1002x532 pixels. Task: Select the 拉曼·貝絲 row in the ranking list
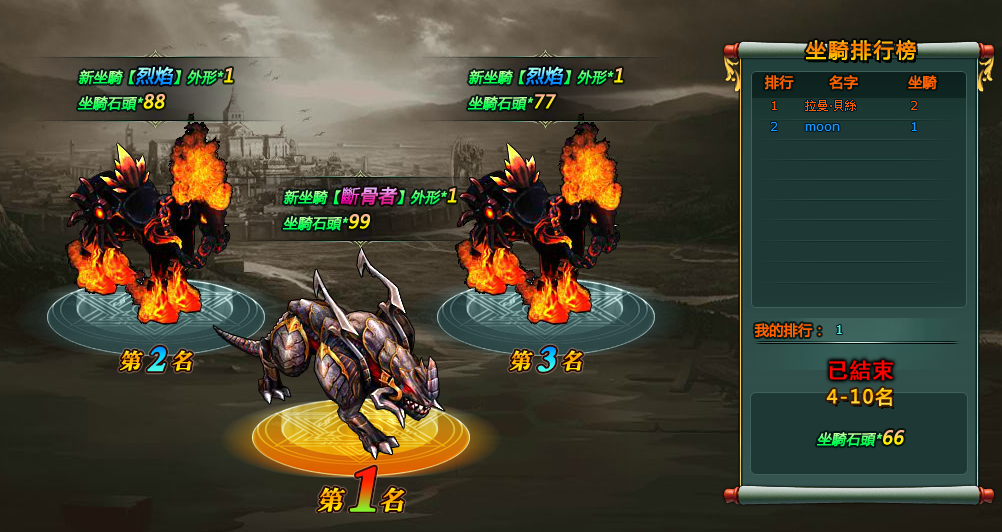(858, 106)
